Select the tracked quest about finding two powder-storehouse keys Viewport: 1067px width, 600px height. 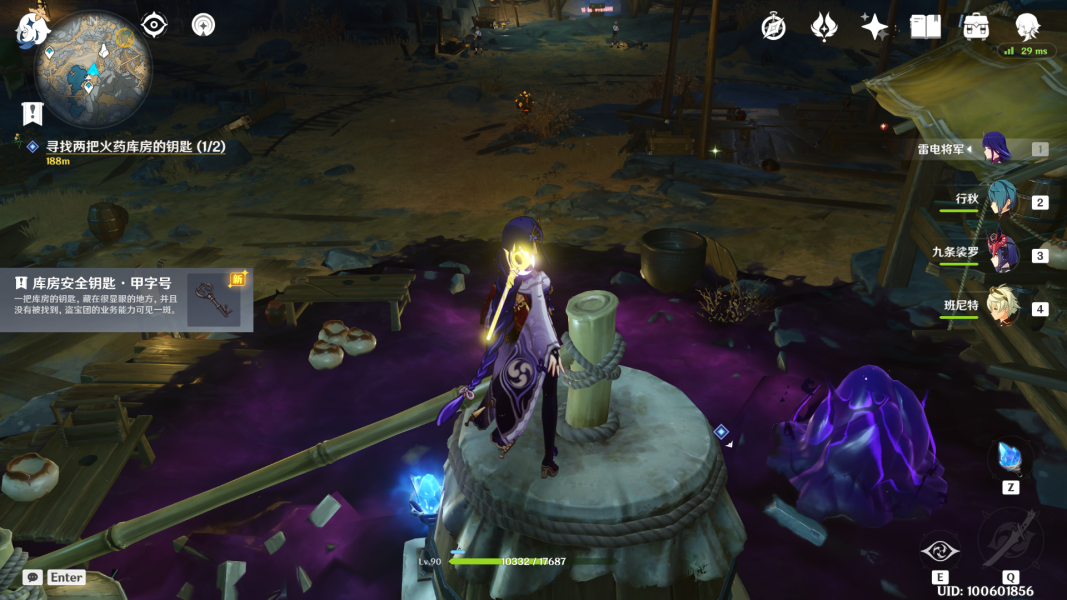point(135,147)
